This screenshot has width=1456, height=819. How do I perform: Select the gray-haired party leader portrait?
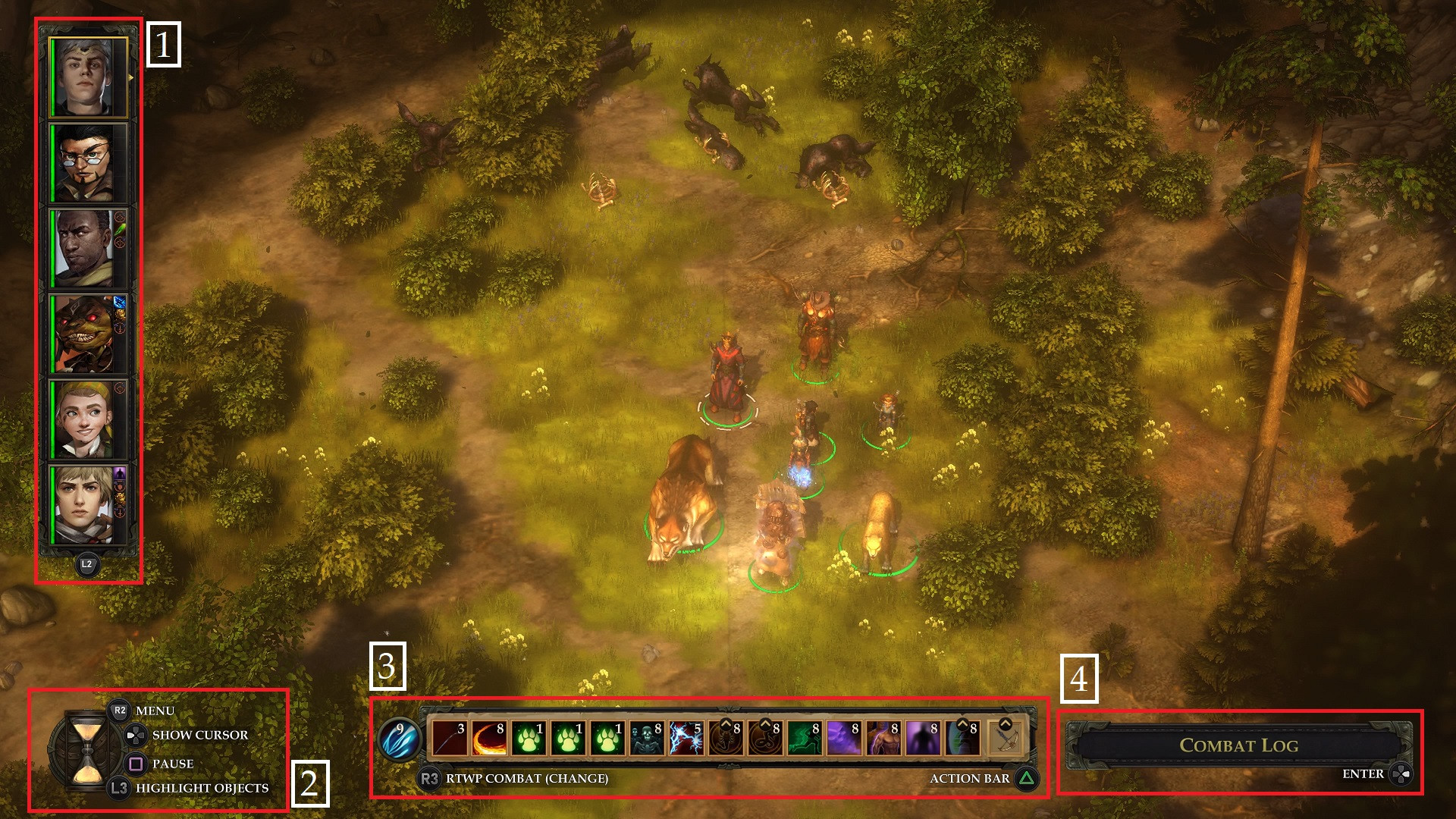(x=87, y=77)
